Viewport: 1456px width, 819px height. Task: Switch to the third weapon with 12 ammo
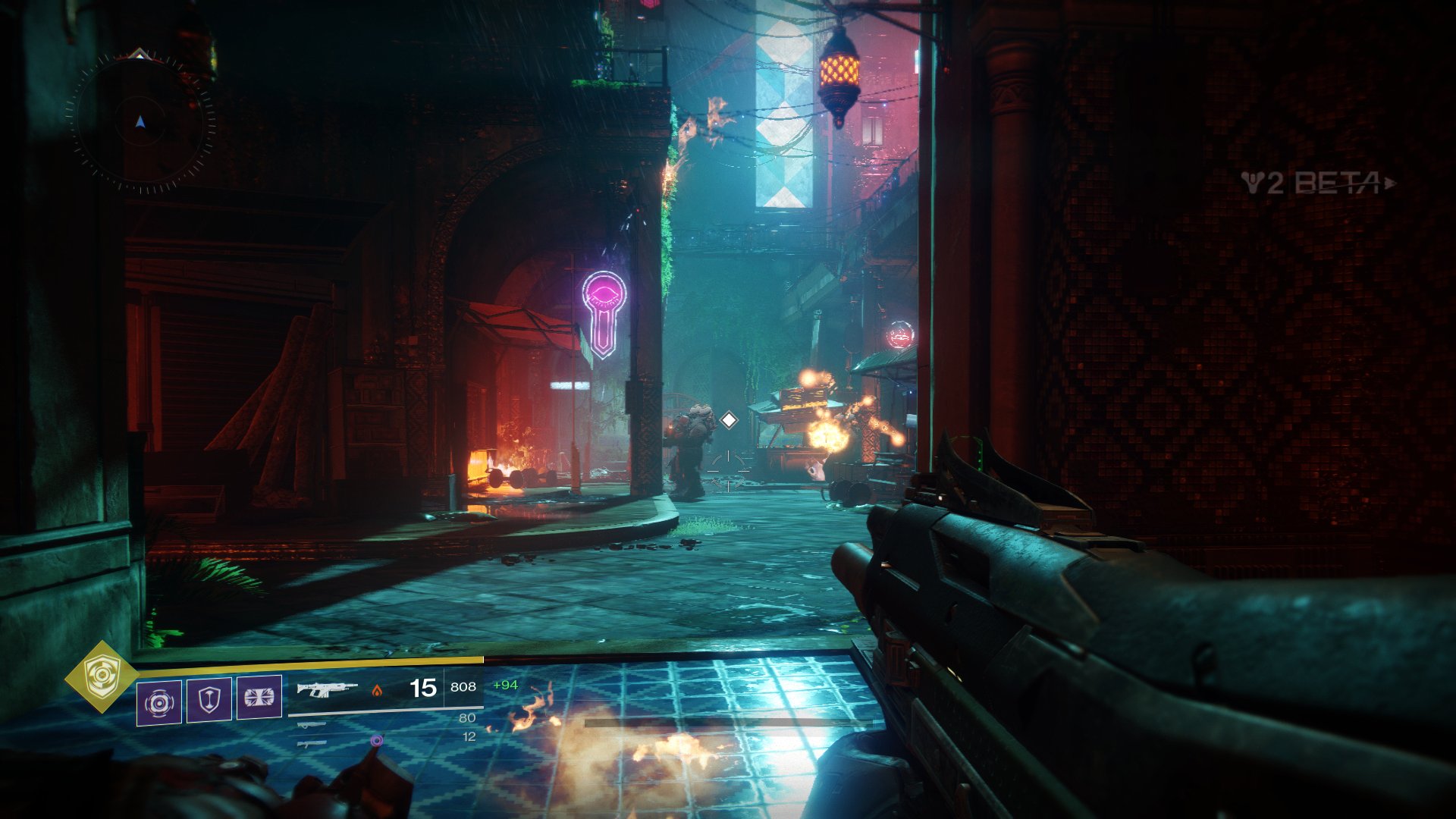click(312, 744)
